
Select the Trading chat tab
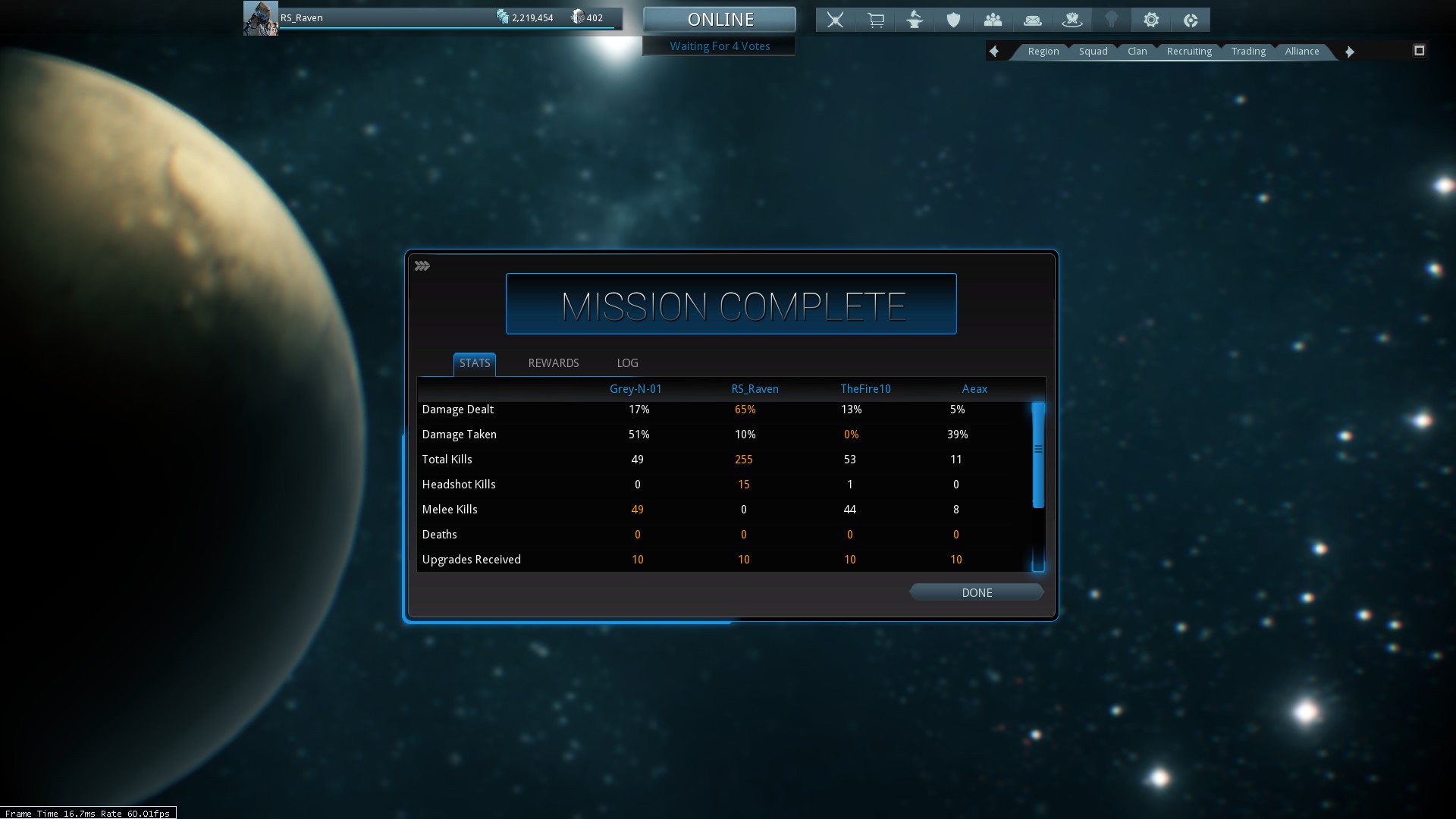coord(1248,52)
